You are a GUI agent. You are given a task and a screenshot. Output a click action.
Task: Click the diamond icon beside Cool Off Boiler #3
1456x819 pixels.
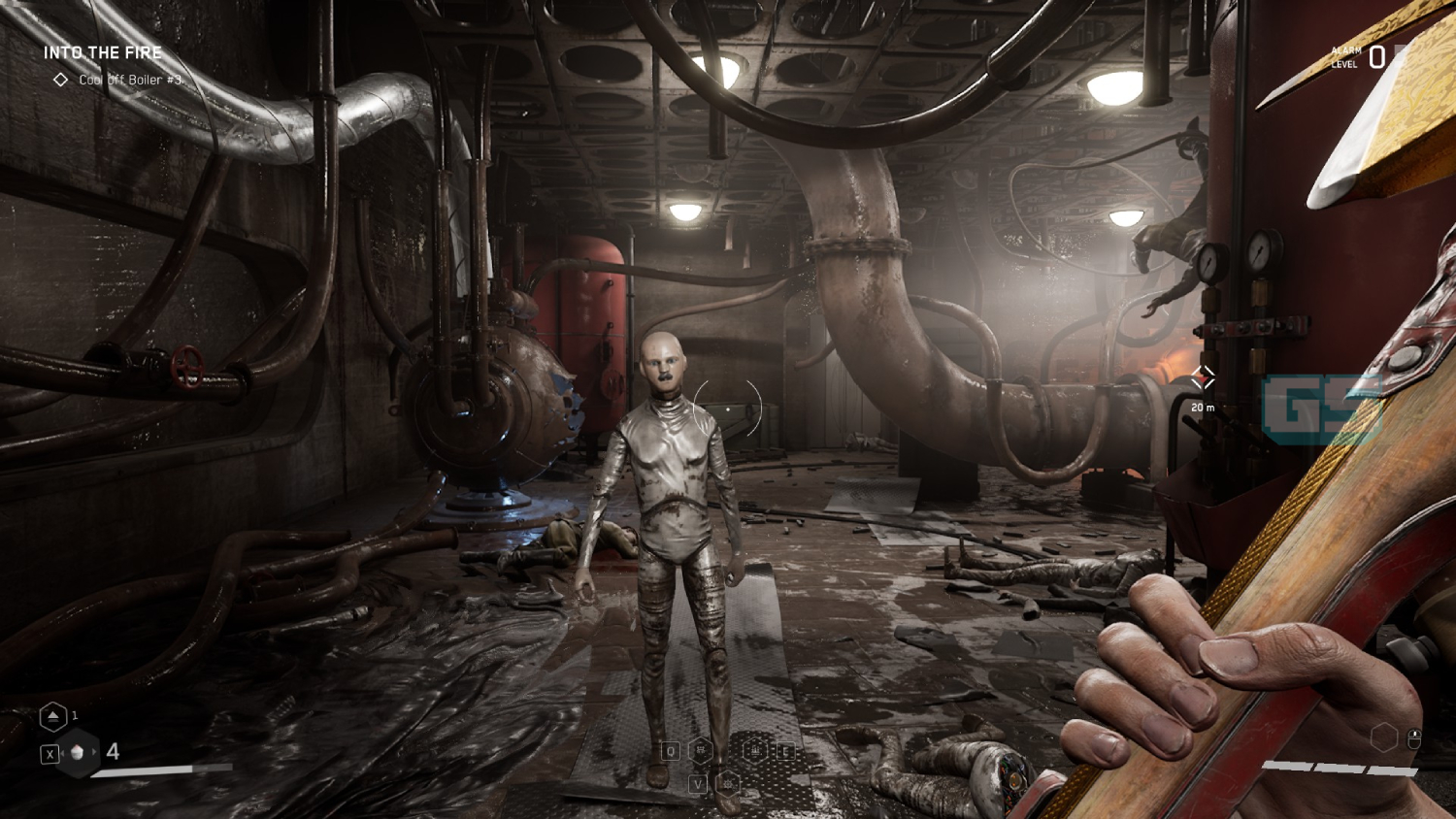click(62, 81)
